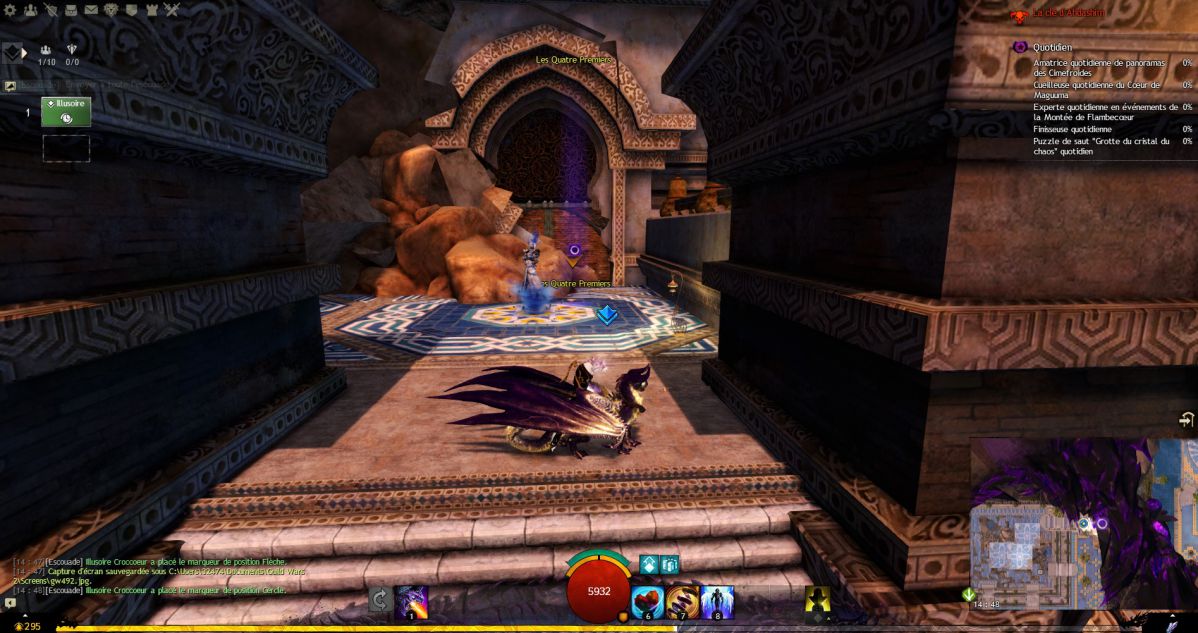Open the contacts and LFG panel
The width and height of the screenshot is (1198, 633).
pyautogui.click(x=30, y=10)
